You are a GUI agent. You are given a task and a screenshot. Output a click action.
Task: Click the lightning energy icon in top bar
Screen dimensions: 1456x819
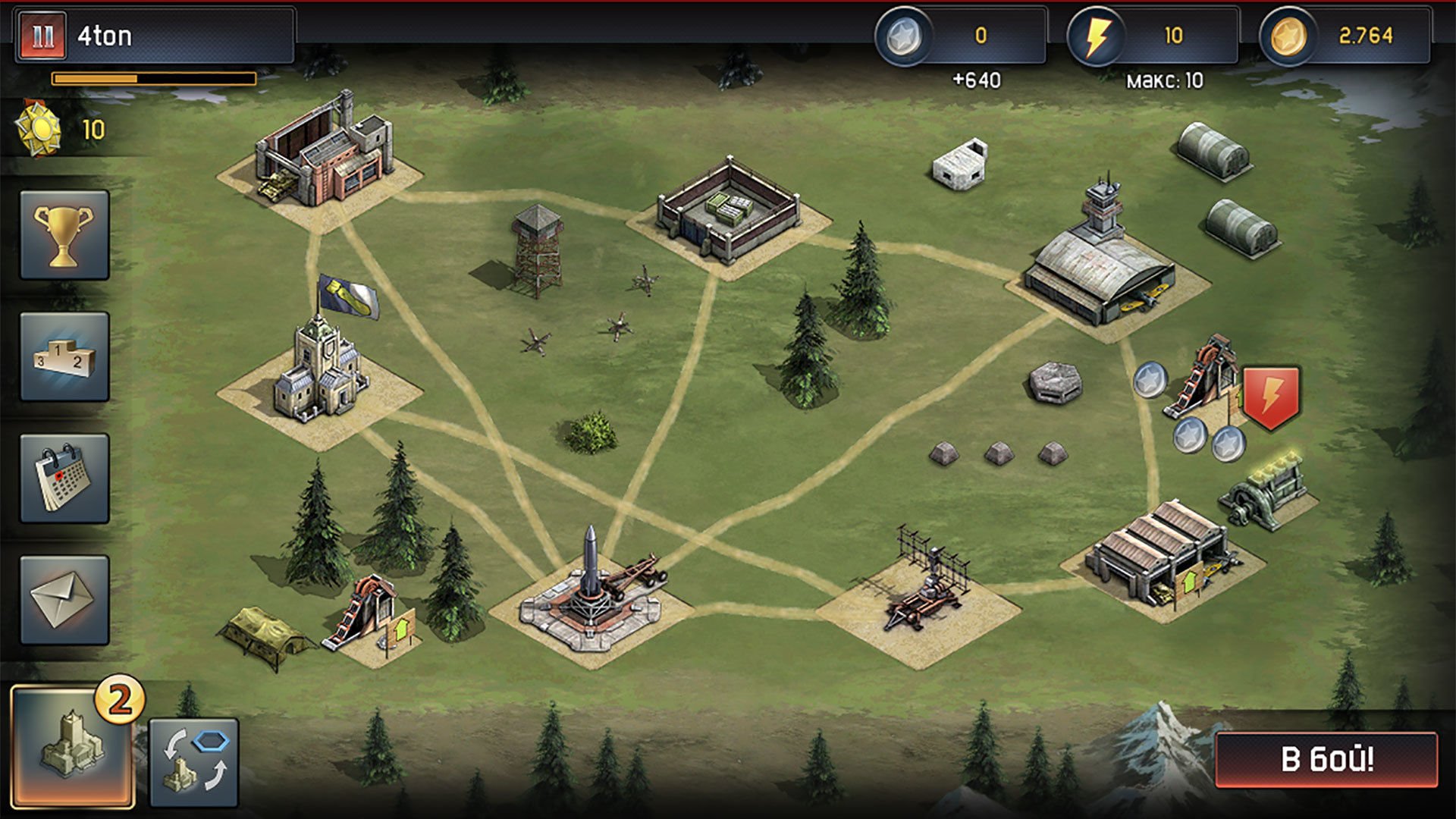[x=1095, y=36]
